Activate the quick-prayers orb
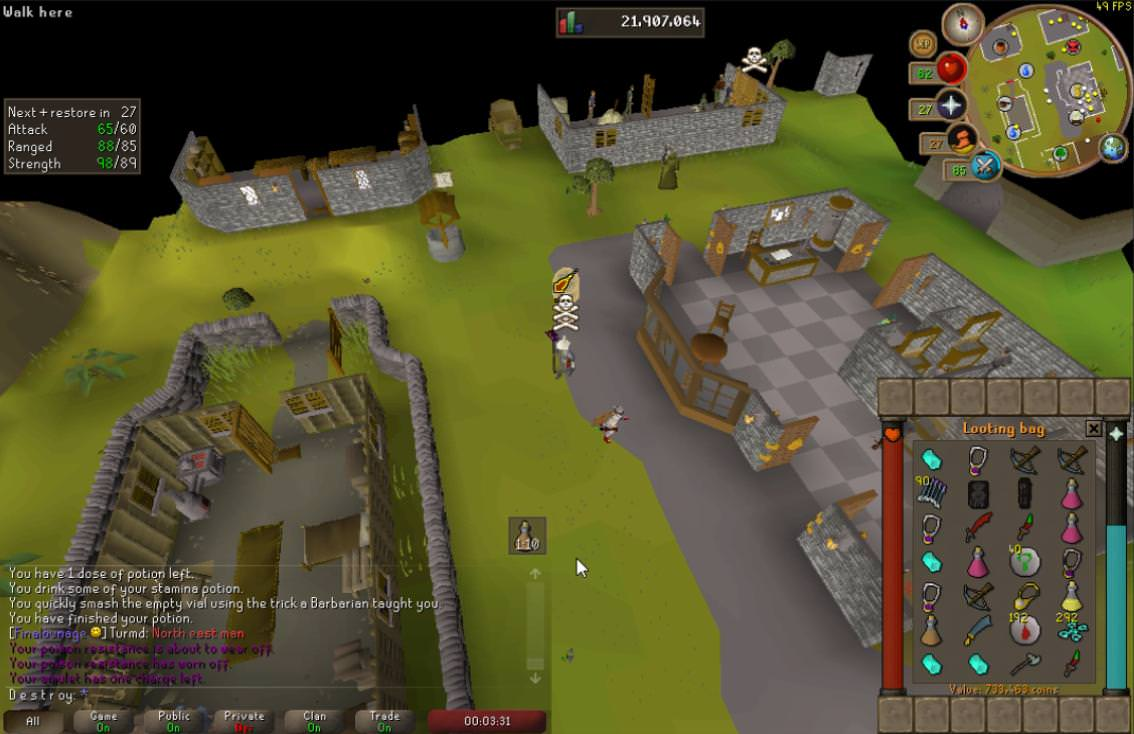 [x=949, y=106]
